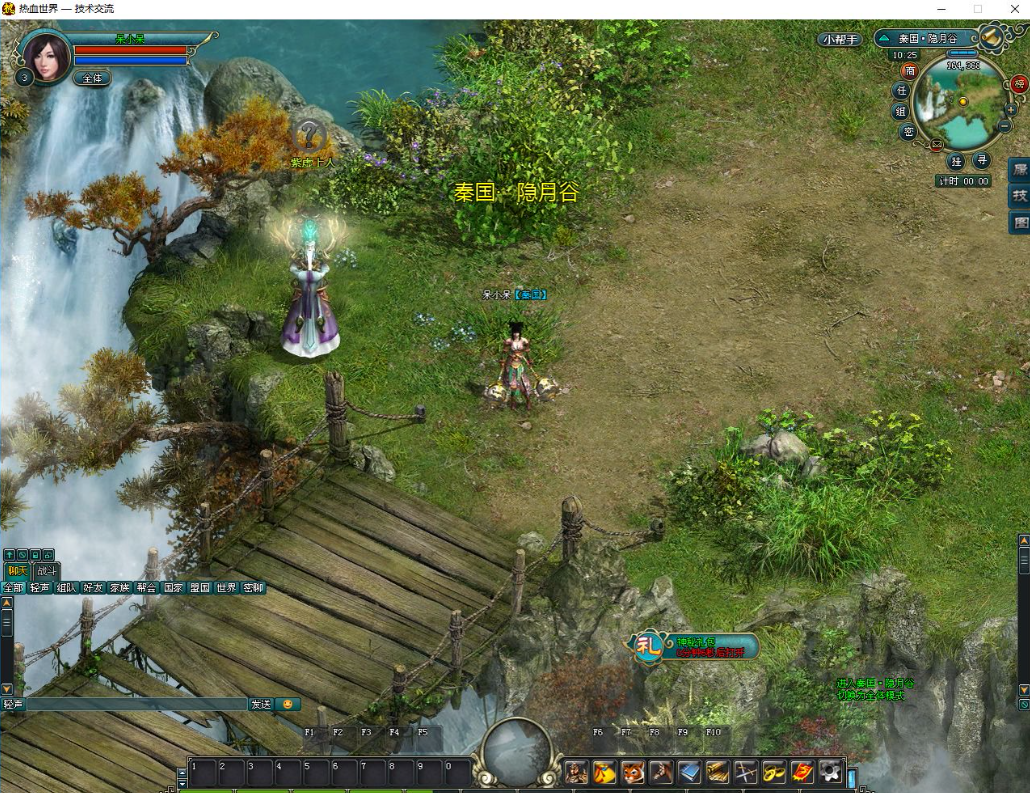Open the emoji smiley picker
Screen dimensions: 1030x793
(288, 704)
